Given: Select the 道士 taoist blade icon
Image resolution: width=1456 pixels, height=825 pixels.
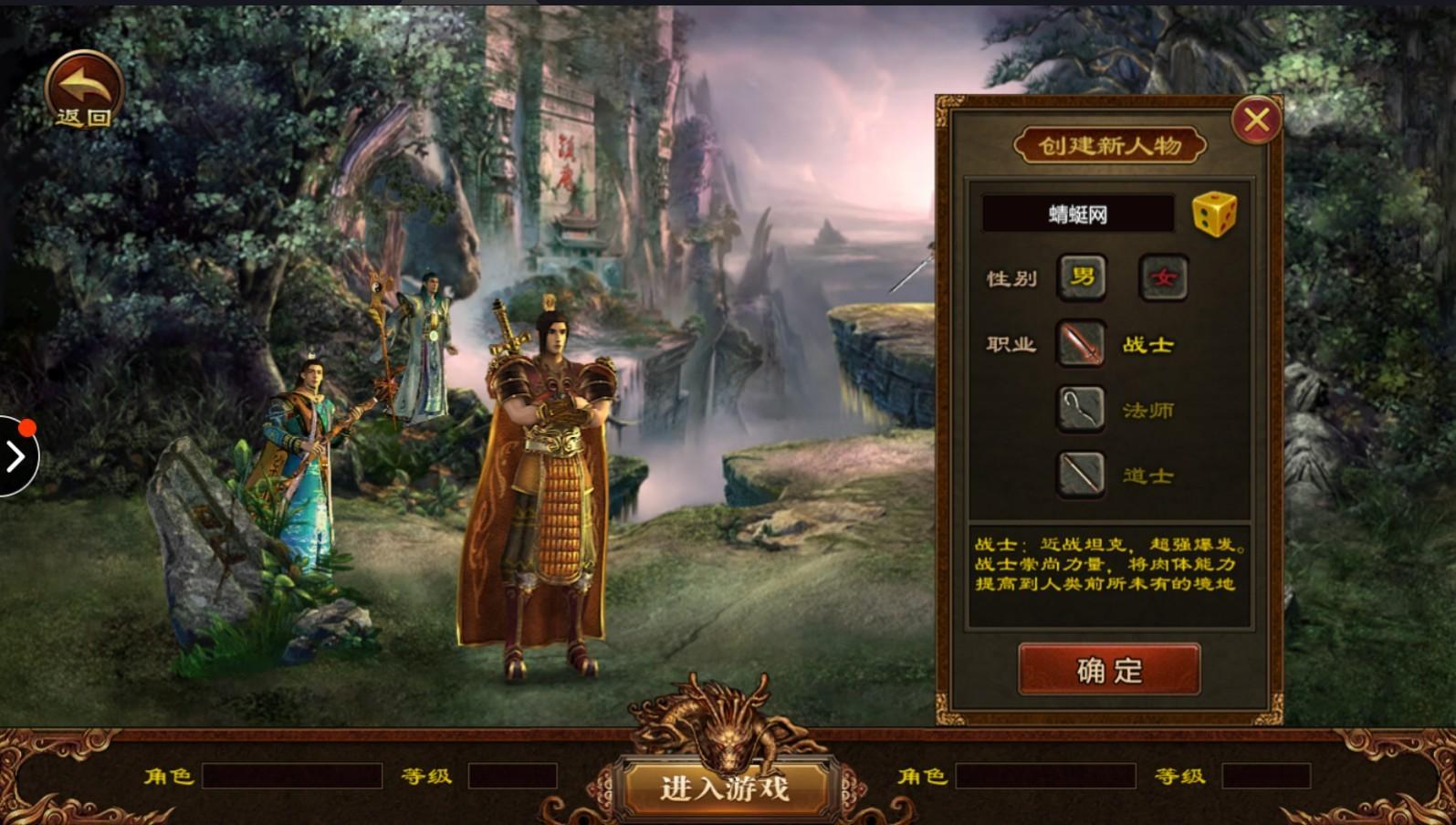Looking at the screenshot, I should [x=1081, y=475].
